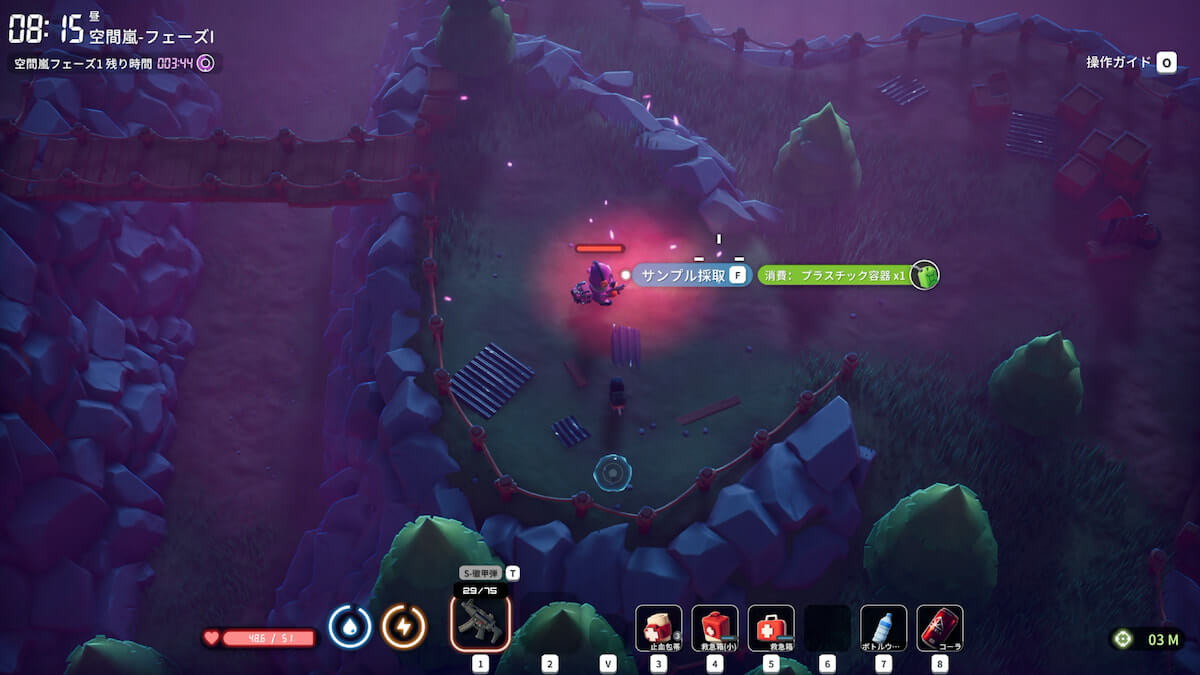The image size is (1200, 675).
Task: Choose the large first aid kit (救急箱) slot
Action: pos(770,628)
